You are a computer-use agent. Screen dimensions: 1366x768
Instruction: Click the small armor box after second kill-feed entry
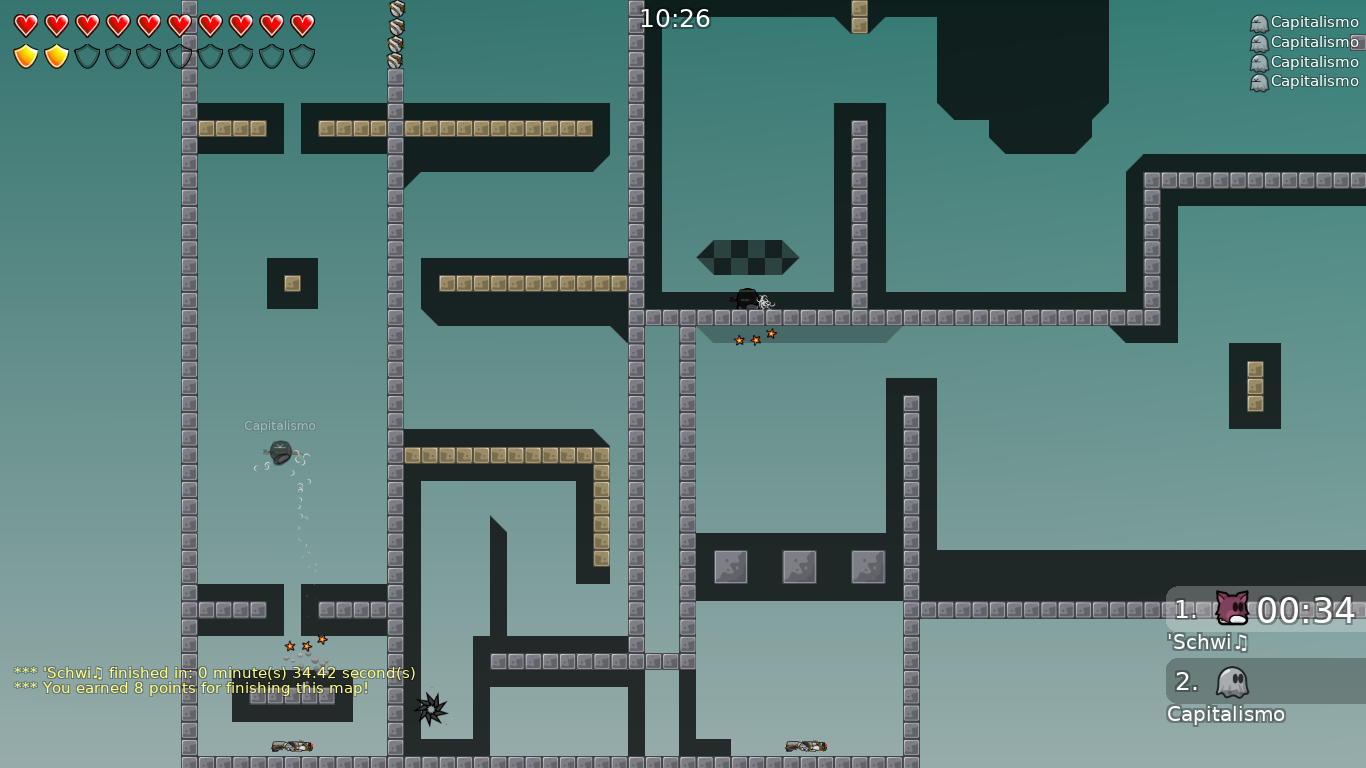[1357, 42]
